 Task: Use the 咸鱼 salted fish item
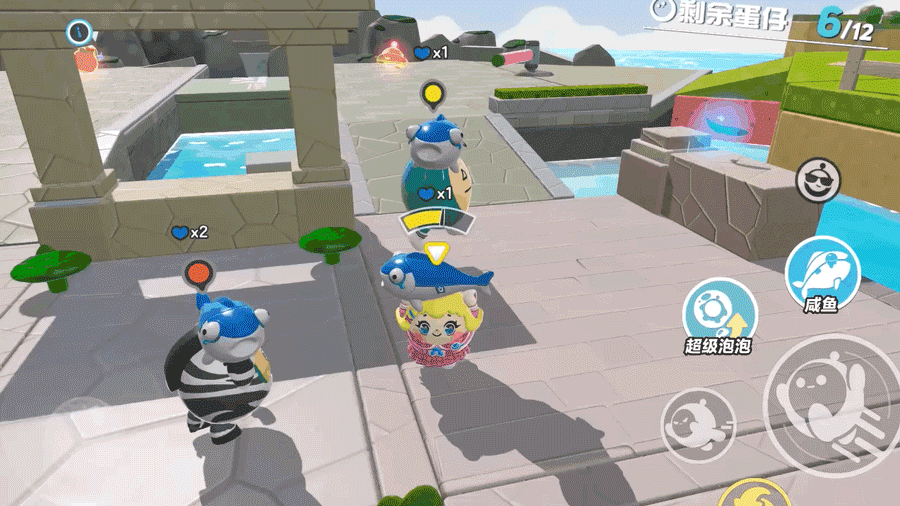coord(822,274)
